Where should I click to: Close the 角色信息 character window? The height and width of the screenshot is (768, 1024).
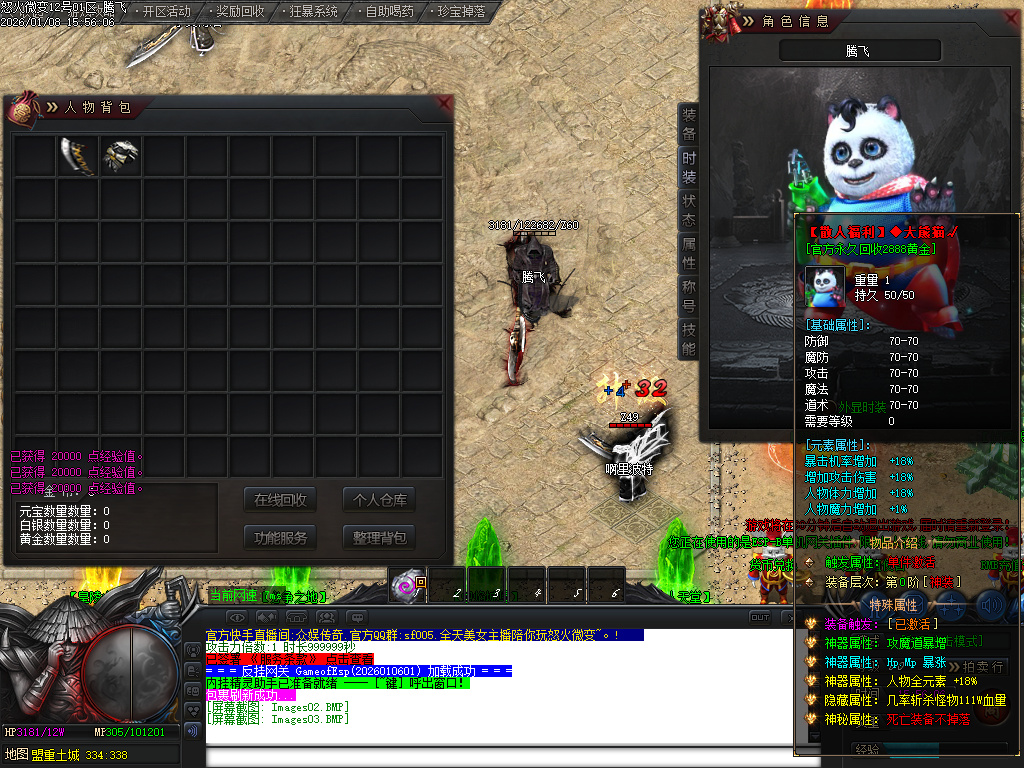[x=1011, y=17]
